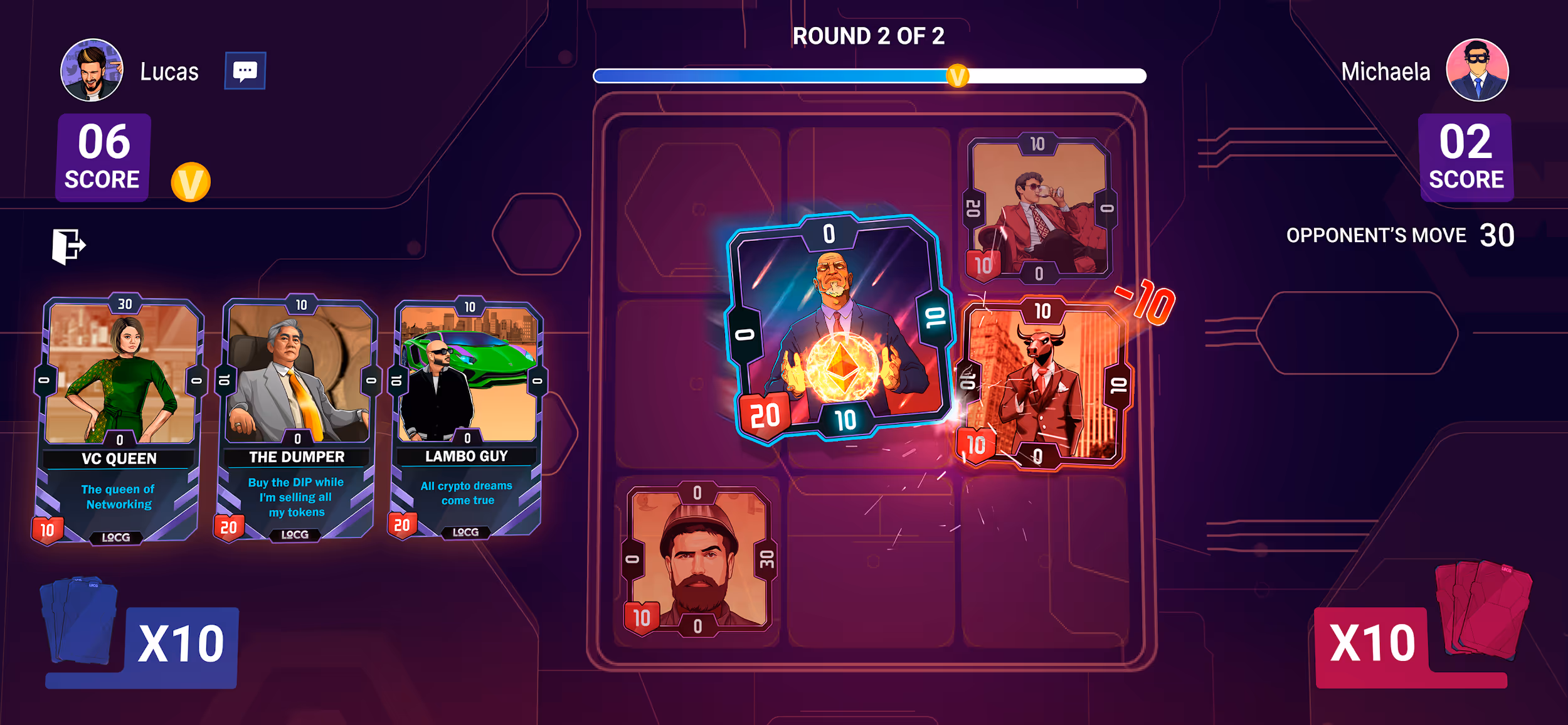This screenshot has height=725, width=1568.
Task: View Michaela's profile avatar
Action: coord(1476,70)
